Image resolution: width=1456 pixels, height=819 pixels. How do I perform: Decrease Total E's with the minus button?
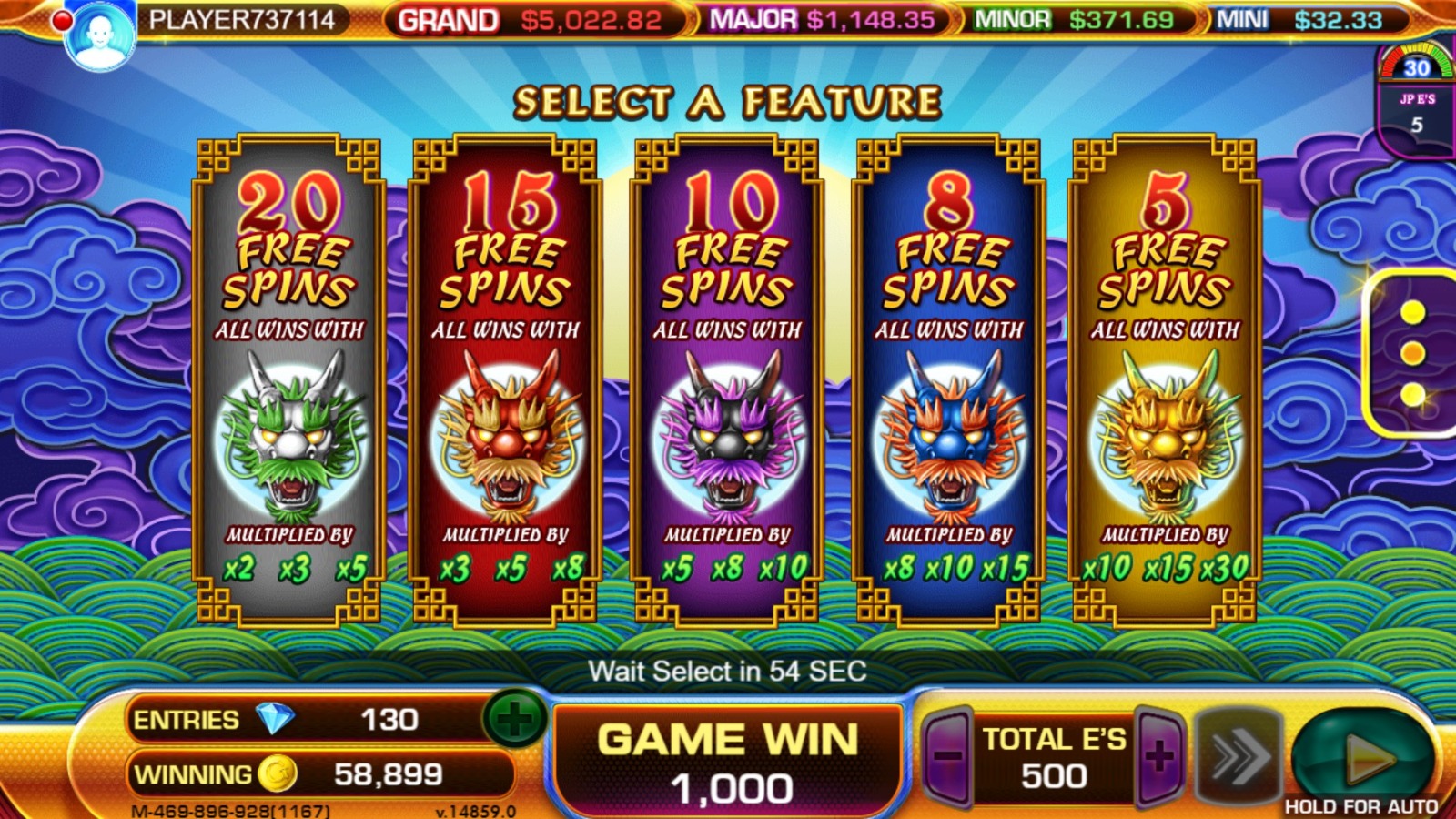click(x=947, y=755)
